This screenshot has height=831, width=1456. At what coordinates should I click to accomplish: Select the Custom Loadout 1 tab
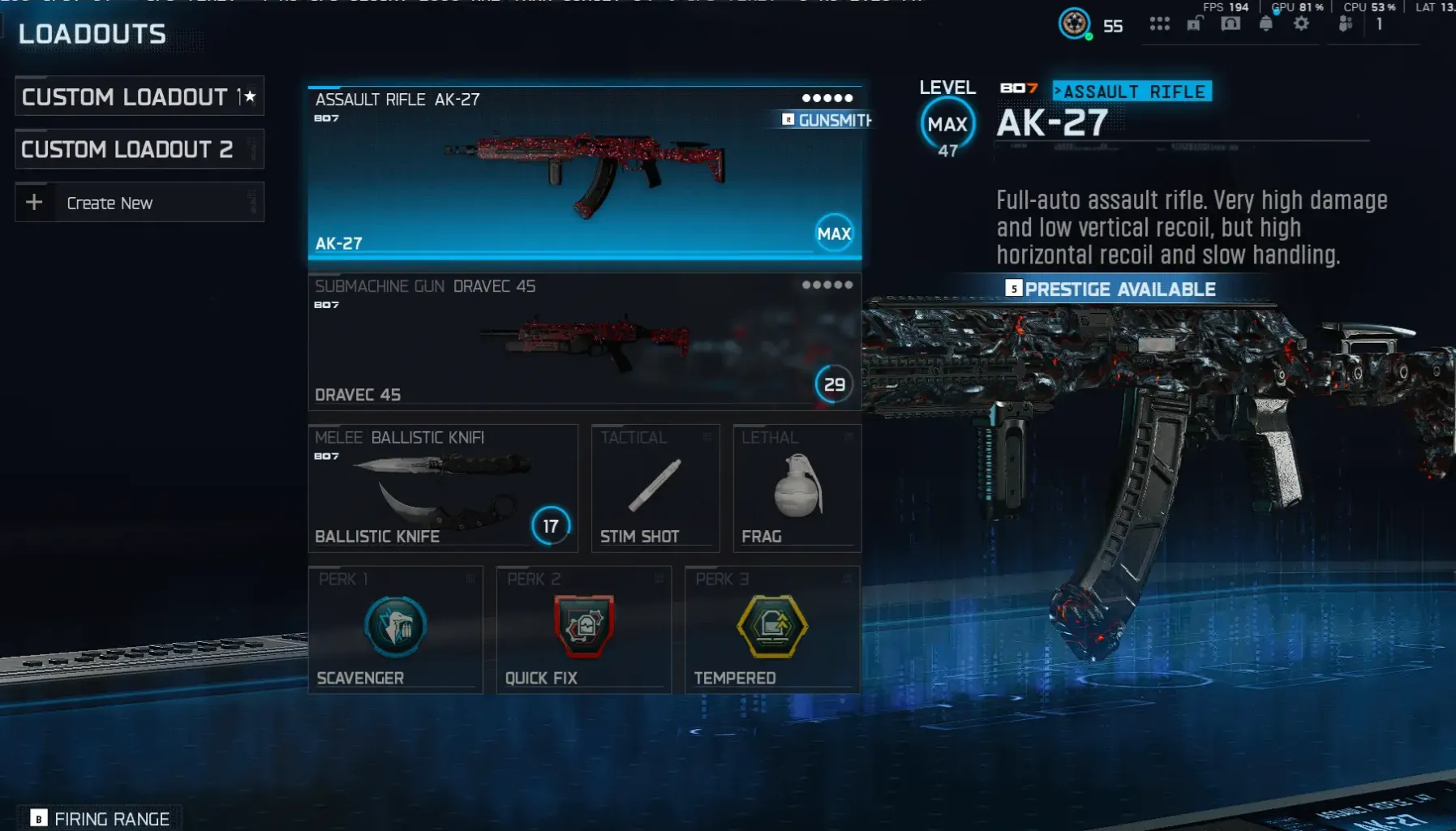(x=130, y=96)
